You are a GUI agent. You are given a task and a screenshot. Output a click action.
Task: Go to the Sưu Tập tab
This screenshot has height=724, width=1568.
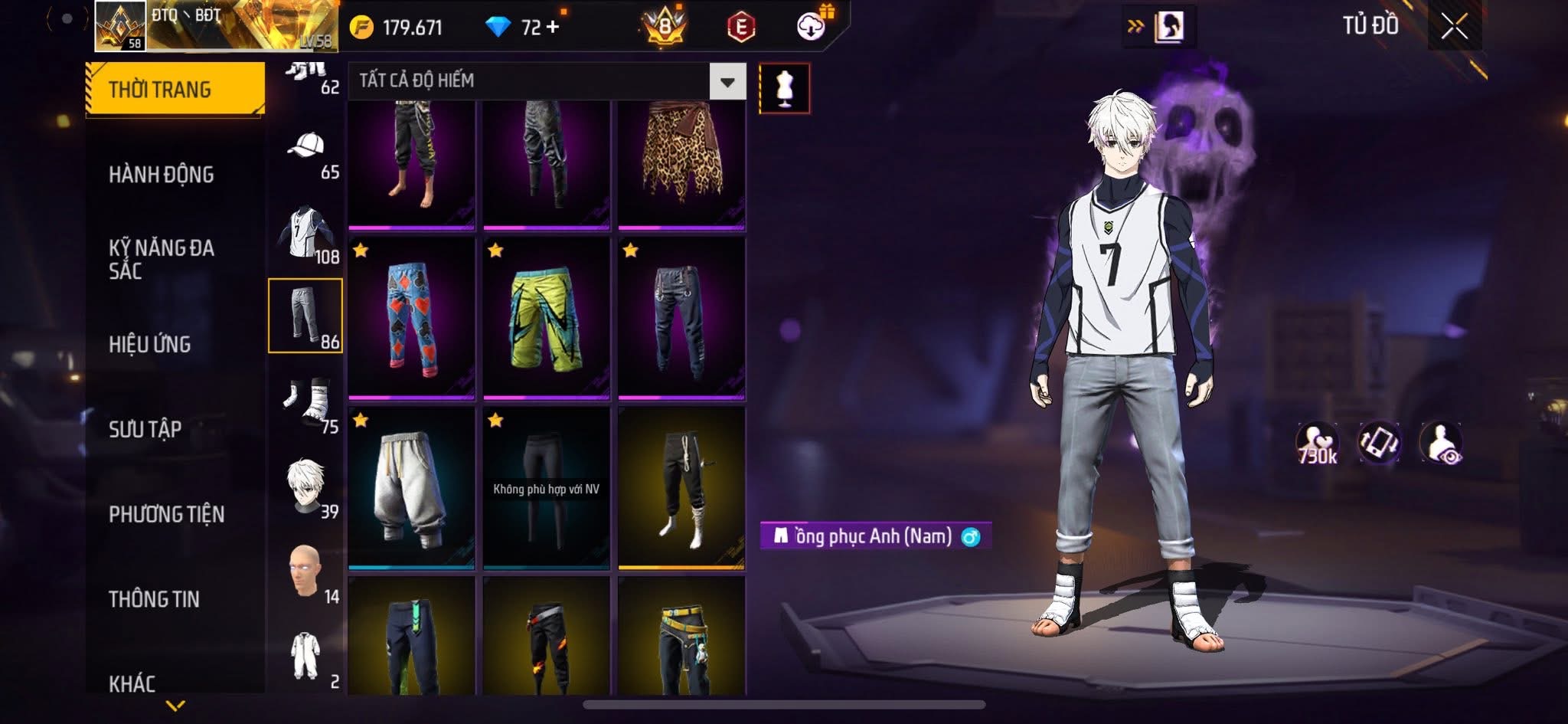click(x=145, y=429)
